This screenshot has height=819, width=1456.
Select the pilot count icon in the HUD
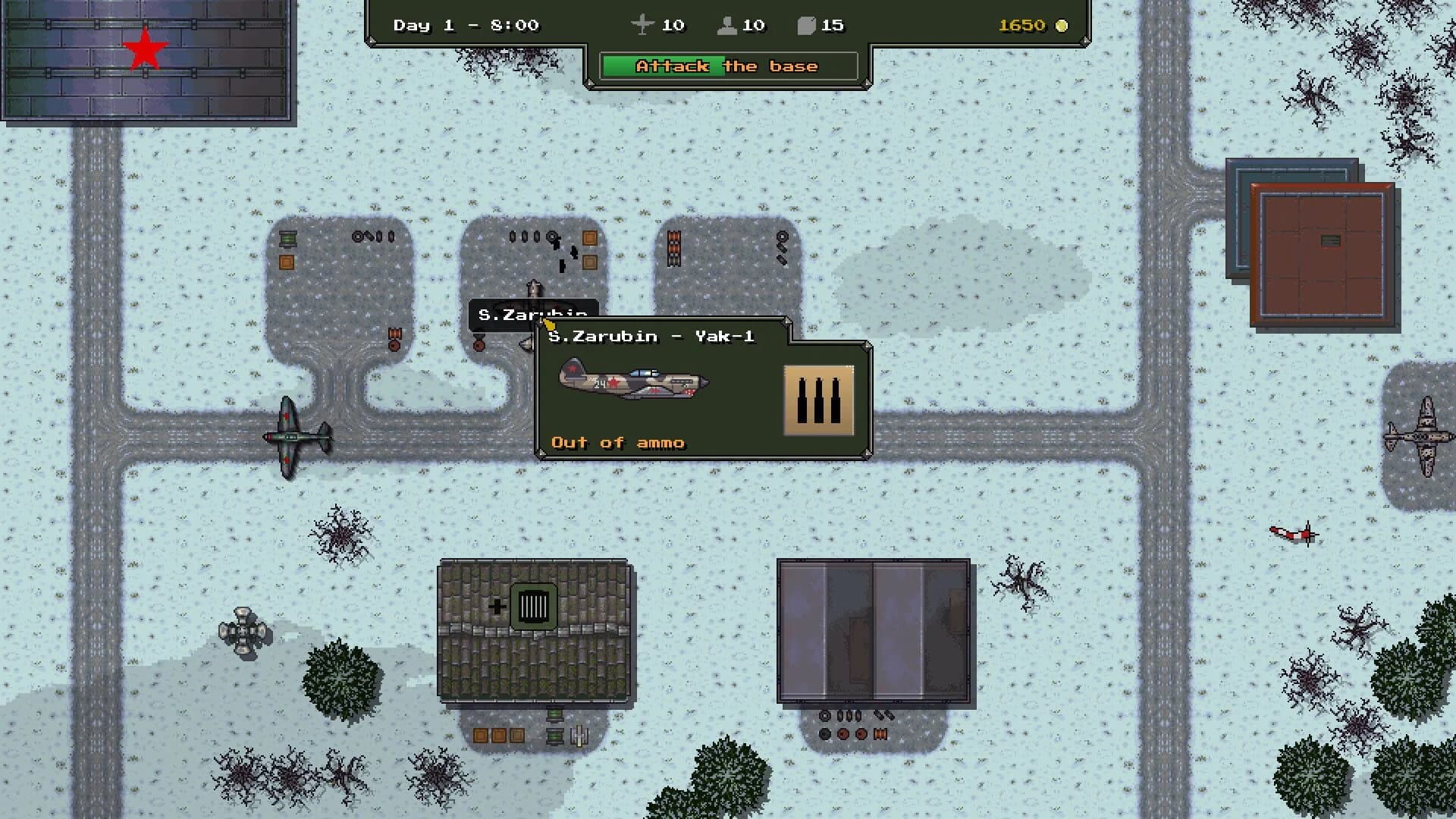tap(728, 26)
